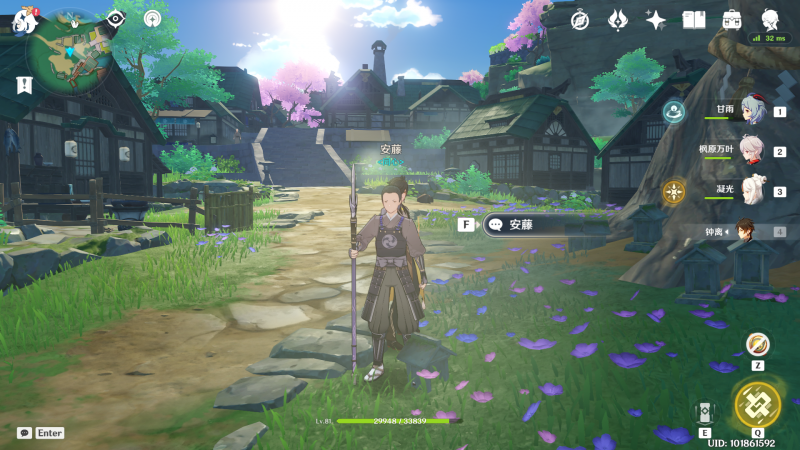
Task: Open the four-pointed star events icon
Action: point(656,20)
